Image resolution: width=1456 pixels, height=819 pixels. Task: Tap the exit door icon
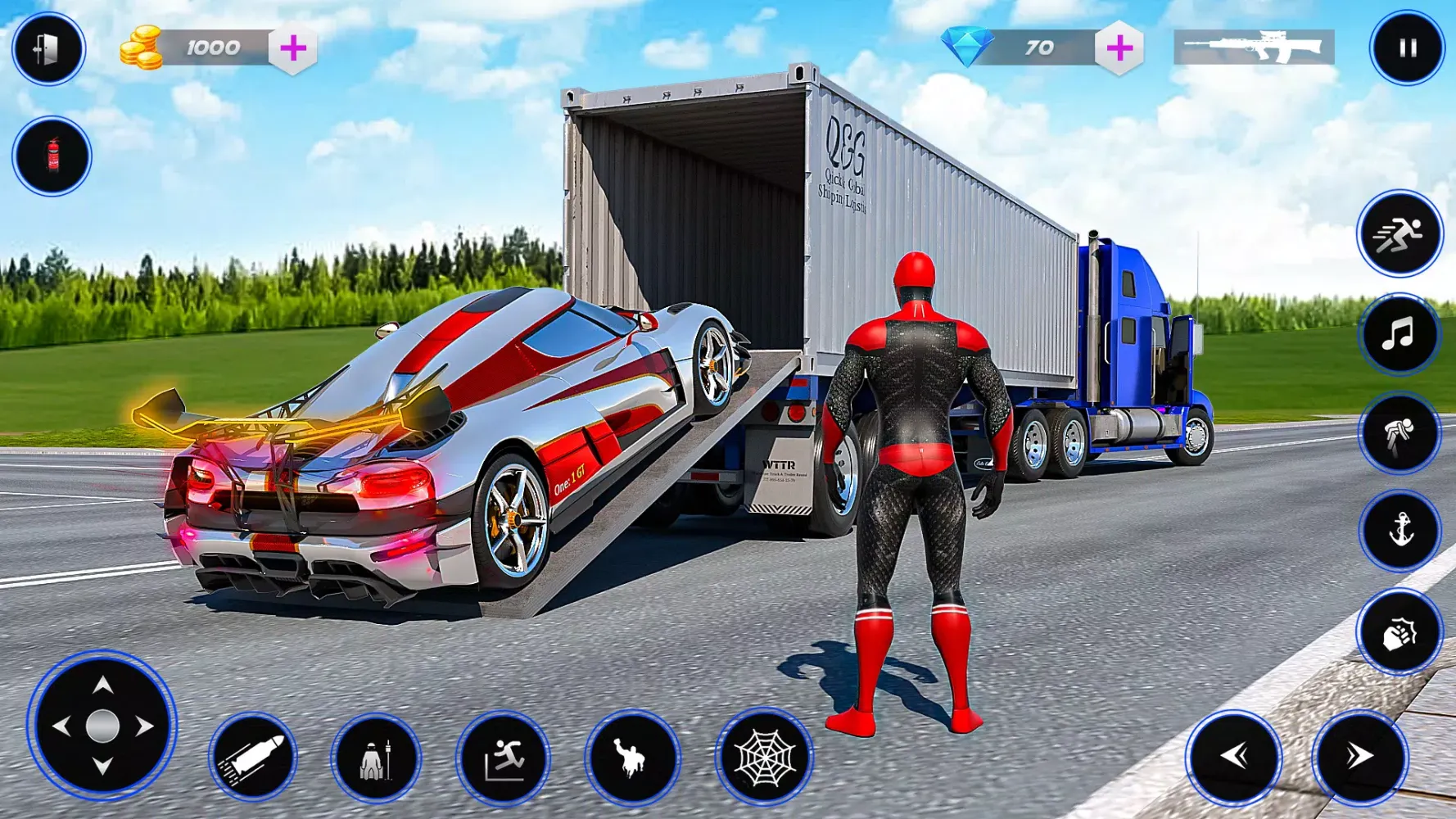pos(47,49)
